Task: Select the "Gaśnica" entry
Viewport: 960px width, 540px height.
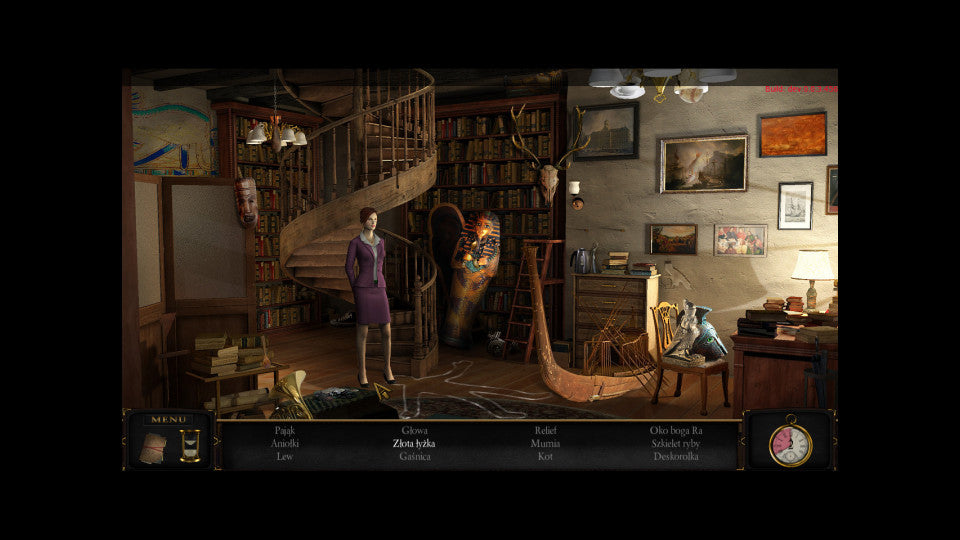Action: pos(414,456)
